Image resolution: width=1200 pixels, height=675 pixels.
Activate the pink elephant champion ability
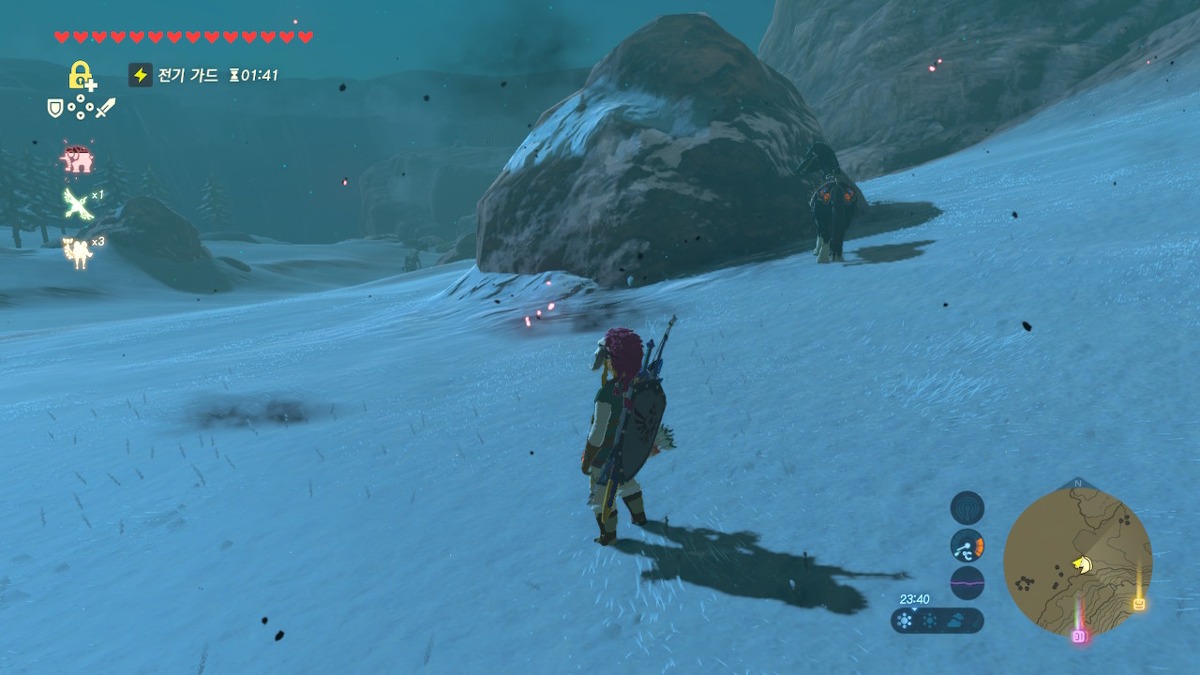click(x=77, y=159)
